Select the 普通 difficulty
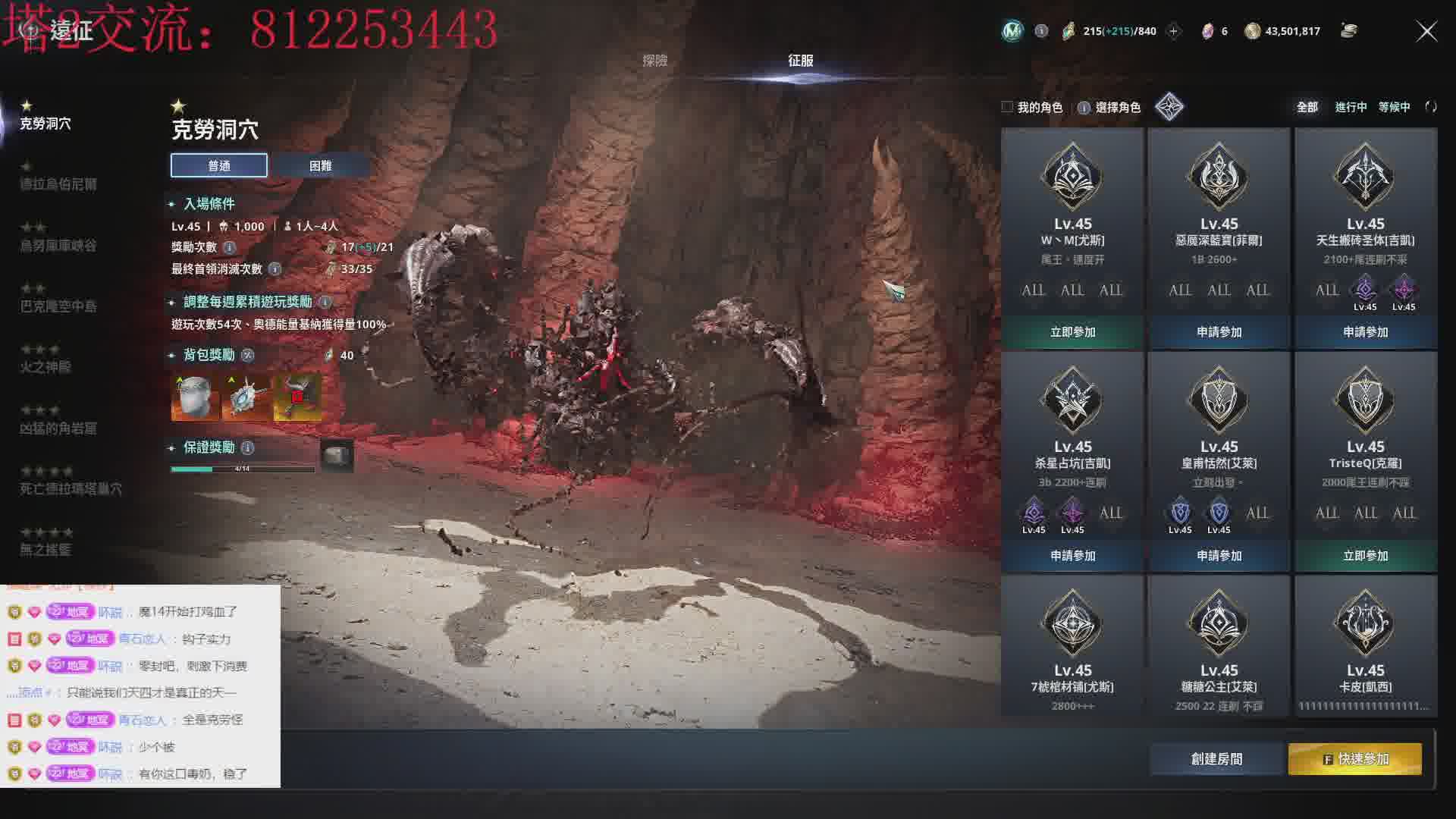Viewport: 1456px width, 819px height. coord(218,165)
